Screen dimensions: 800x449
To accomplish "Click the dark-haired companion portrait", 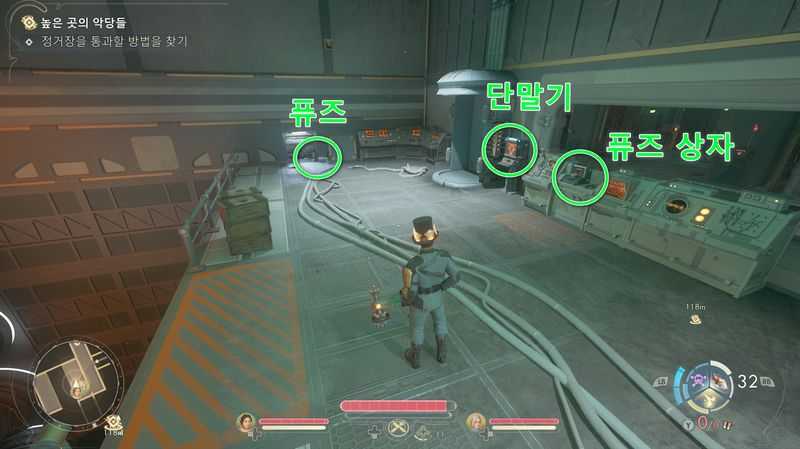I will tap(243, 423).
